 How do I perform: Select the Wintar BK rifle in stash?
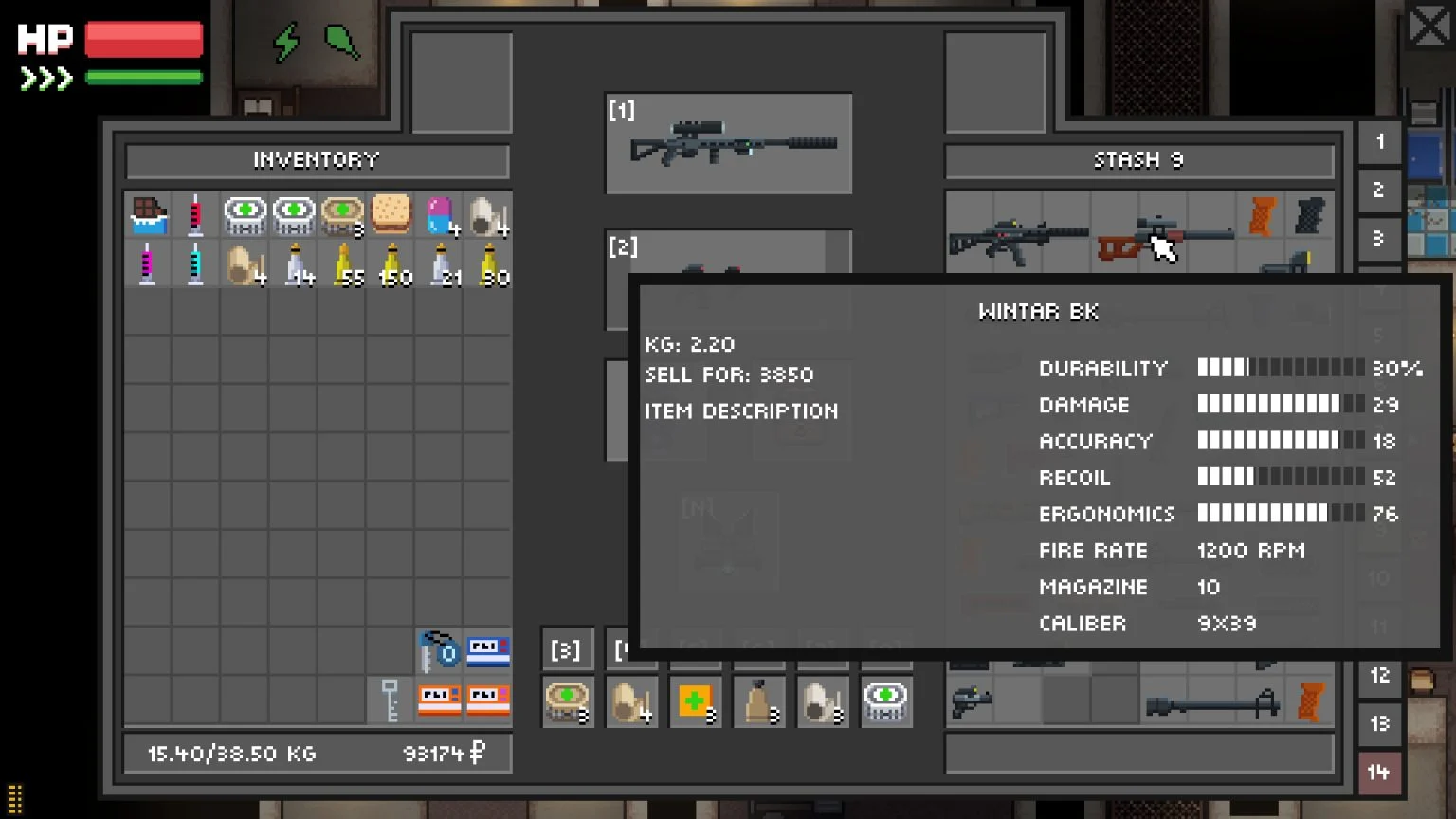click(x=1164, y=239)
